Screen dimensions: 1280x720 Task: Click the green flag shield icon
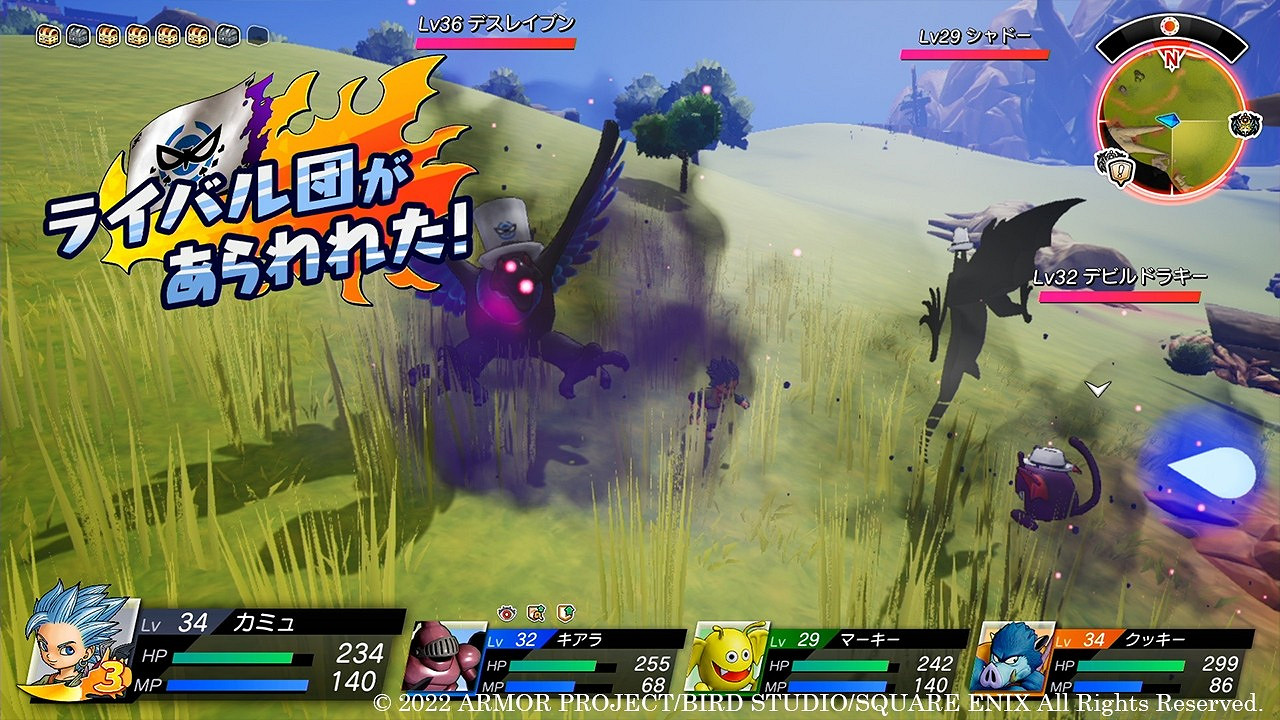tap(567, 615)
